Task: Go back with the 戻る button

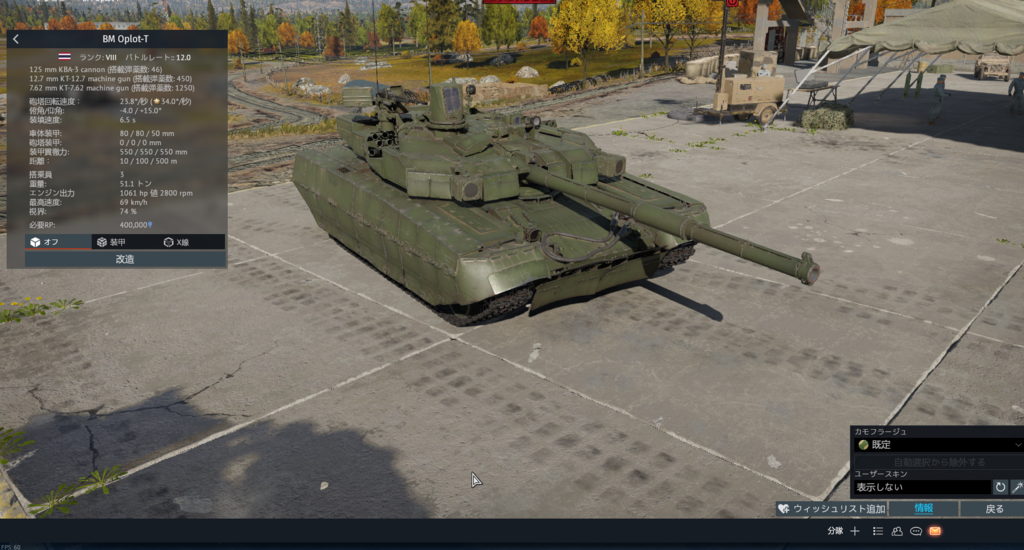Action: (994, 509)
